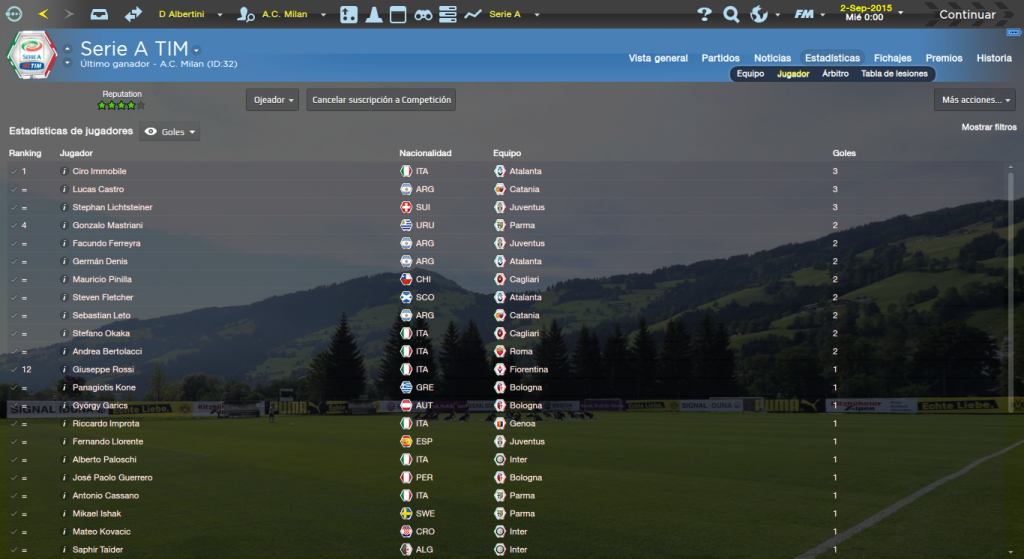Open the magnifying glass search icon
Image resolution: width=1024 pixels, height=559 pixels.
click(731, 14)
